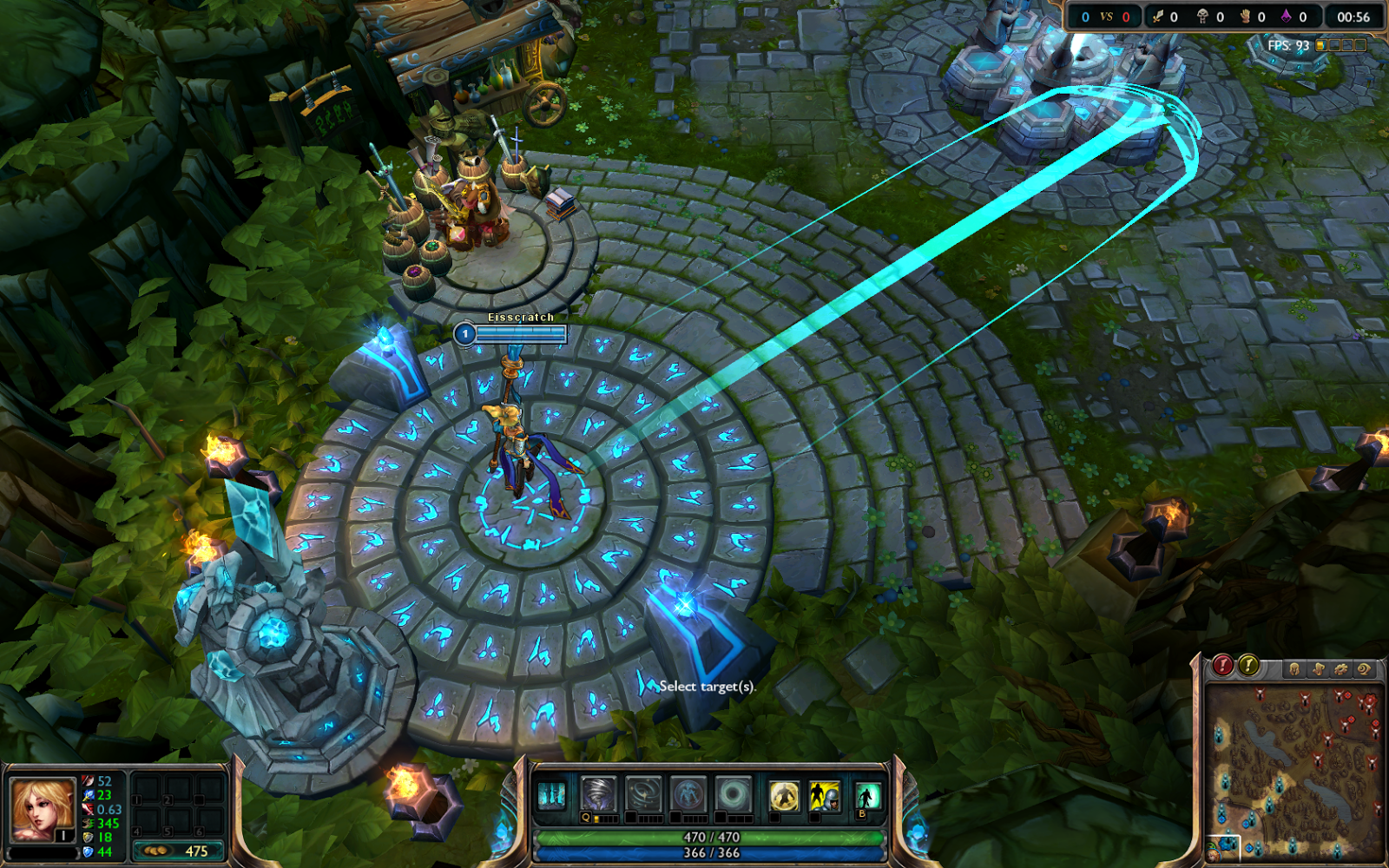Click the scroll icon above the minimap
The image size is (1389, 868).
tap(1320, 668)
